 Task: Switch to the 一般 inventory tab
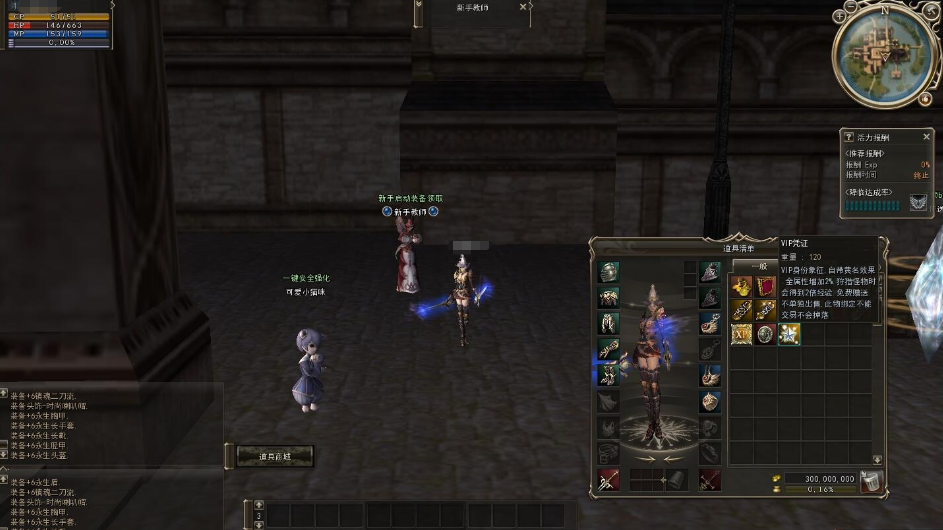pyautogui.click(x=755, y=265)
